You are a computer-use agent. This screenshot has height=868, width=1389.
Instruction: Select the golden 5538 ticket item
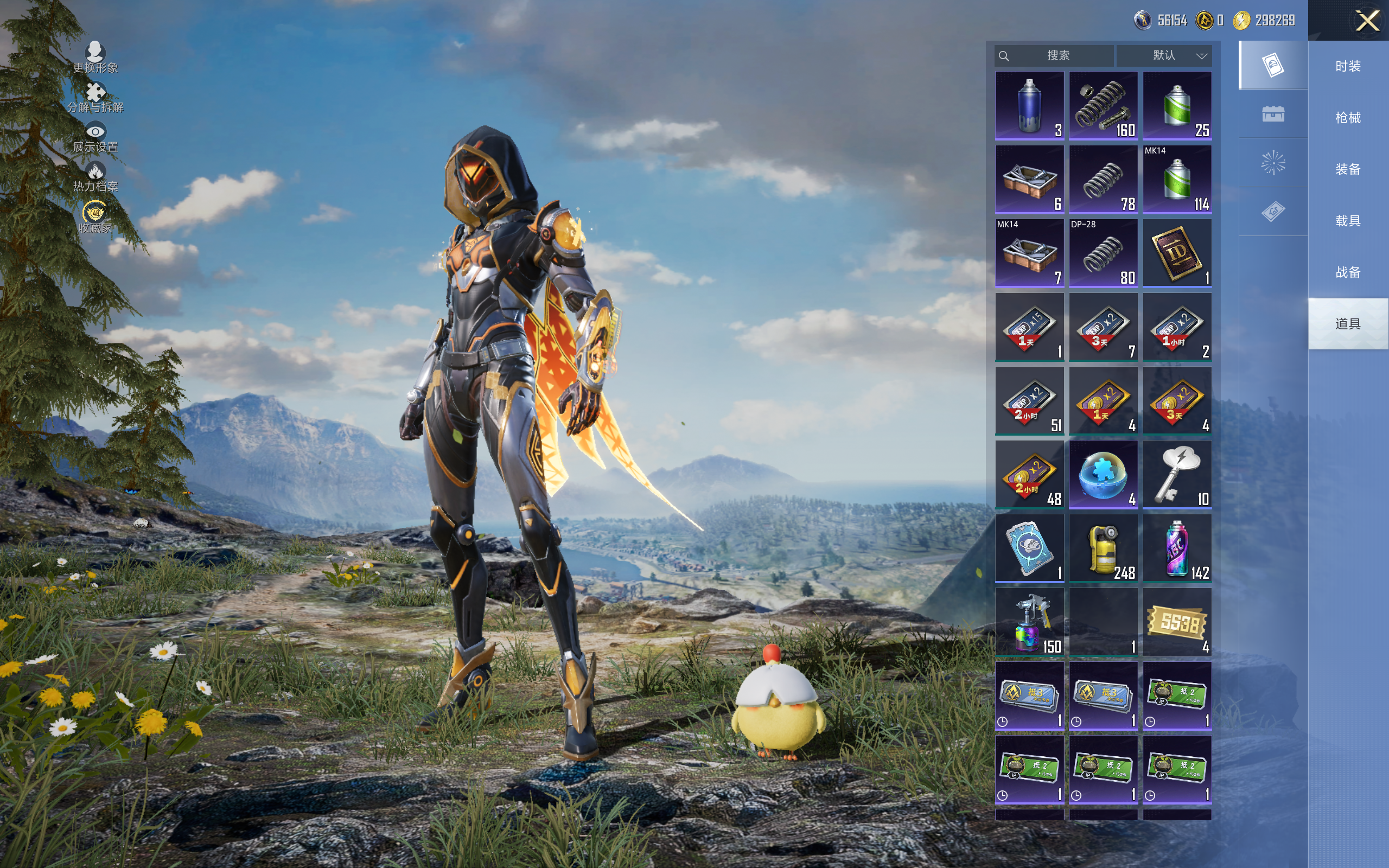click(1177, 622)
